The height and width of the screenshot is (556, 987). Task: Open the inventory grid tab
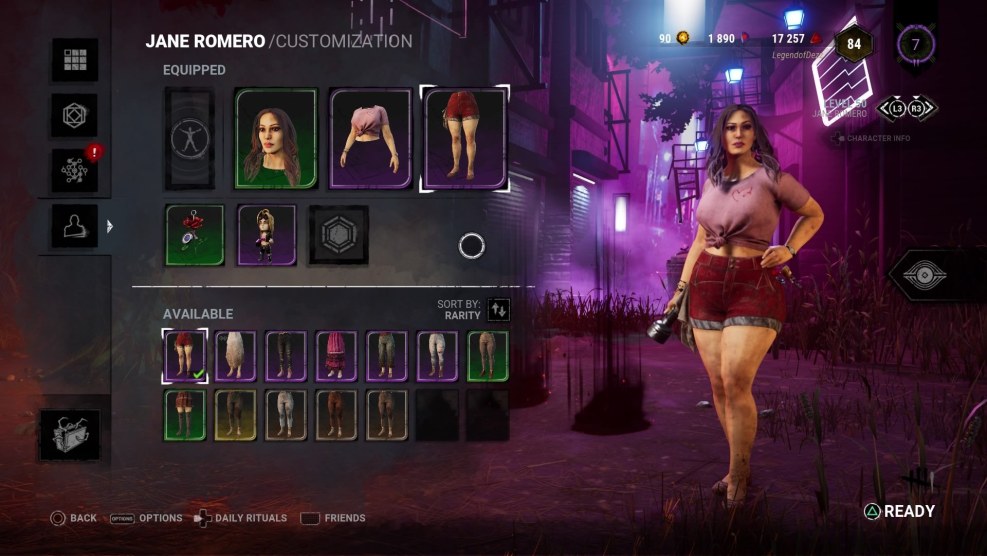click(x=75, y=60)
